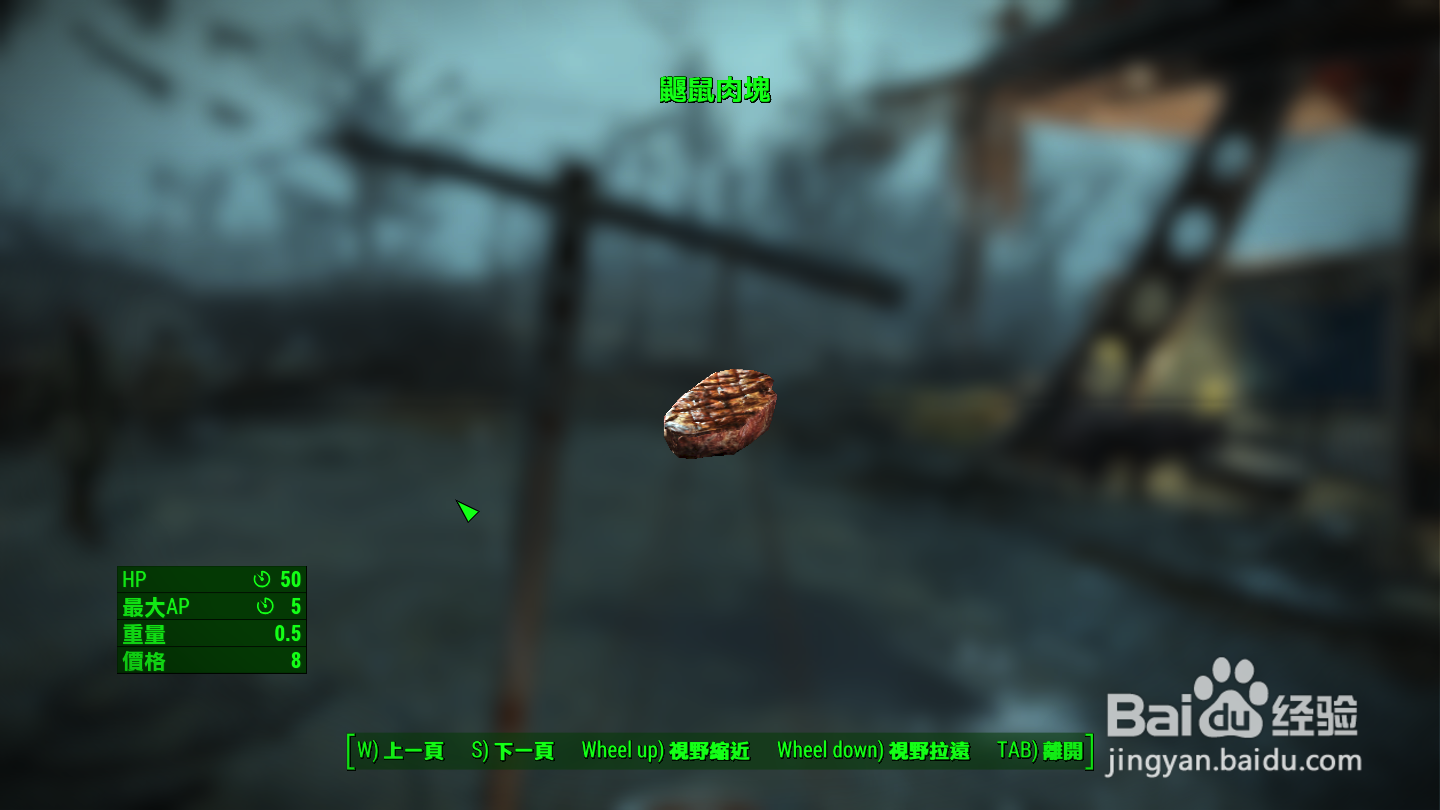Choose the TAB) 離開 exit option
1440x810 pixels.
tap(1040, 751)
